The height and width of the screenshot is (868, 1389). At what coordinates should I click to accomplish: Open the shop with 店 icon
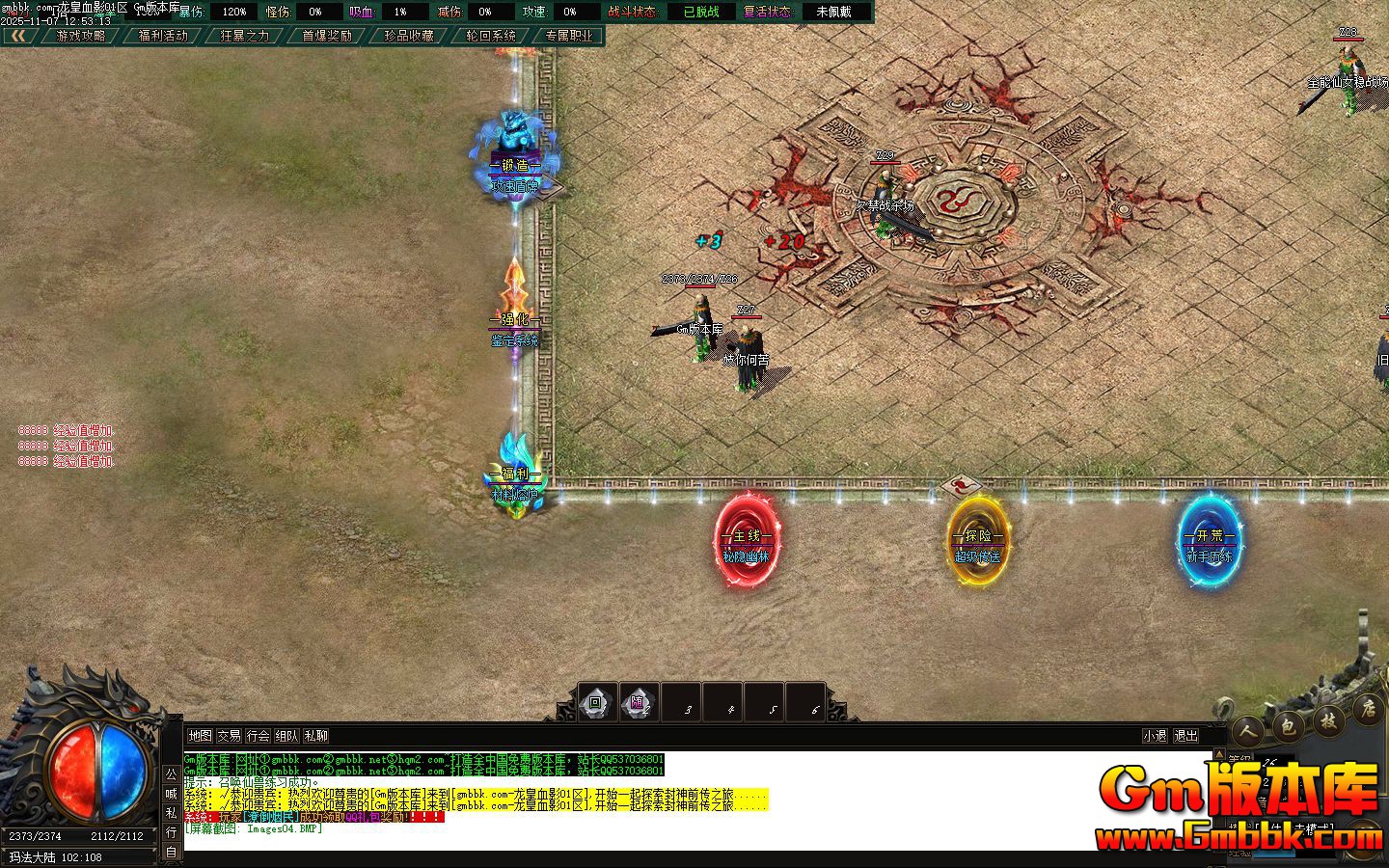click(x=1367, y=710)
